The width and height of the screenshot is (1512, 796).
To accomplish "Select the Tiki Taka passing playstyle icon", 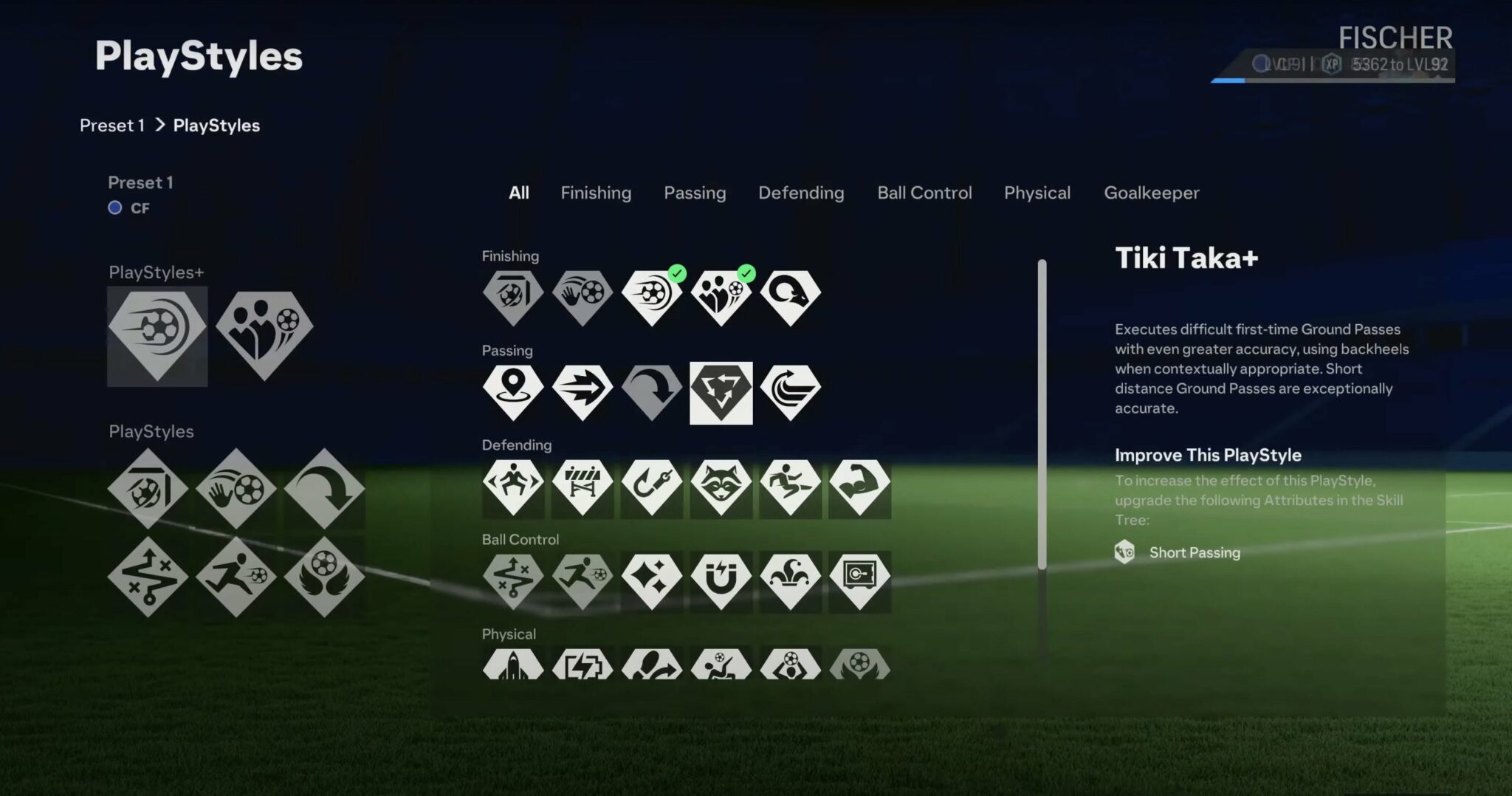I will 721,390.
